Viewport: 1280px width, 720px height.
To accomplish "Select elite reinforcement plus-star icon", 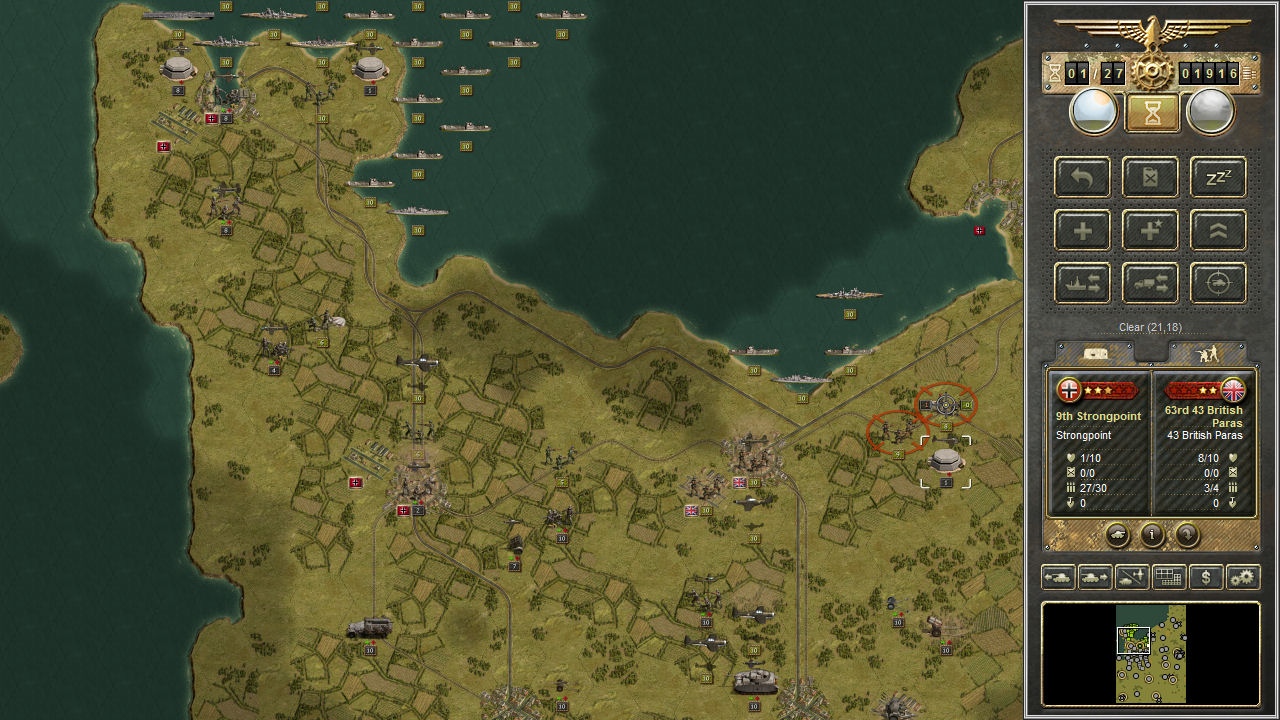I will tap(1149, 230).
